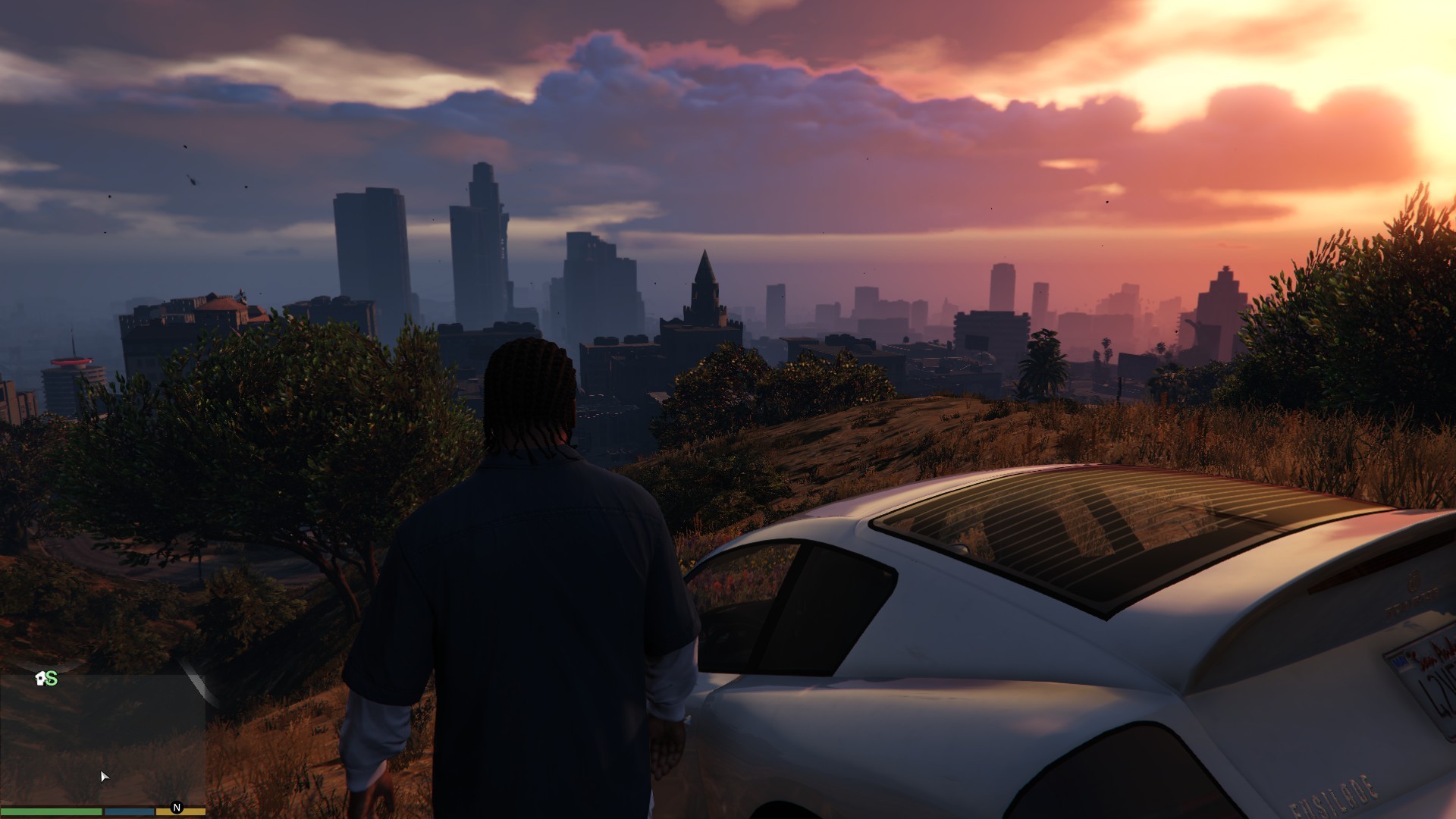The width and height of the screenshot is (1456, 819).
Task: Select the green S mission marker
Action: (x=52, y=679)
